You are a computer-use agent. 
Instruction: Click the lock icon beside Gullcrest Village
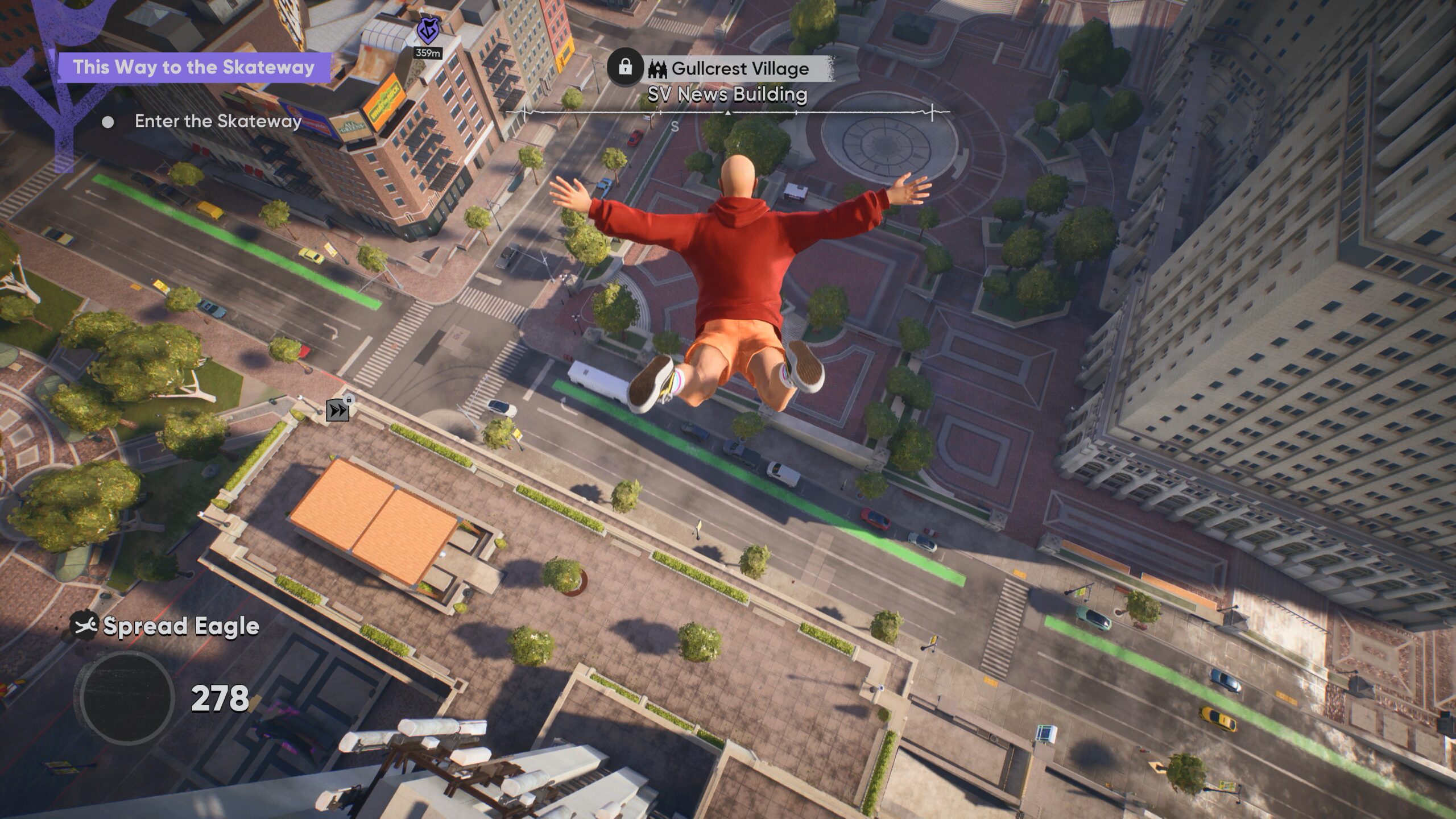(626, 68)
